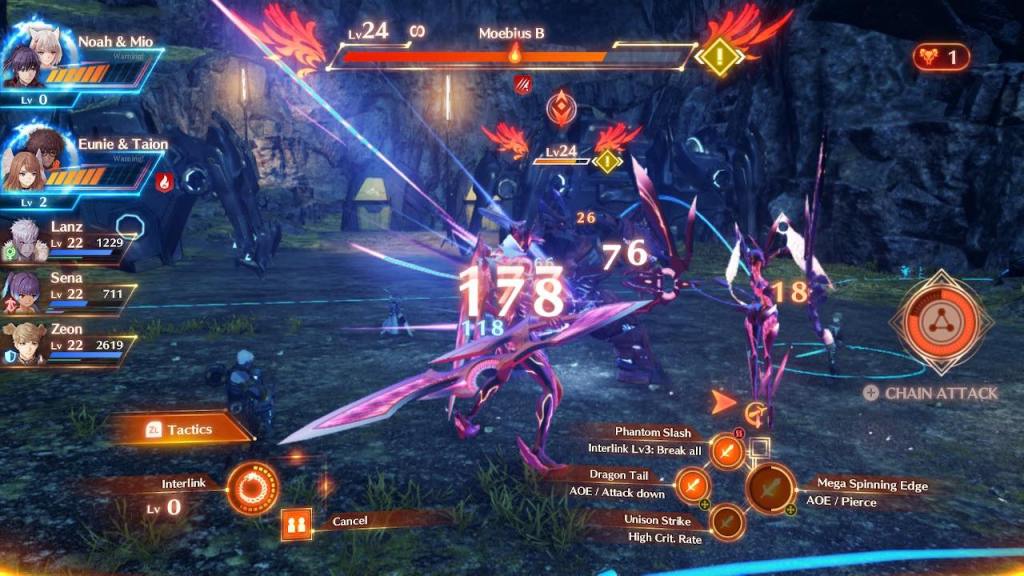Screen dimensions: 1024x576
Task: Select the Unison Strike art
Action: coord(727,521)
